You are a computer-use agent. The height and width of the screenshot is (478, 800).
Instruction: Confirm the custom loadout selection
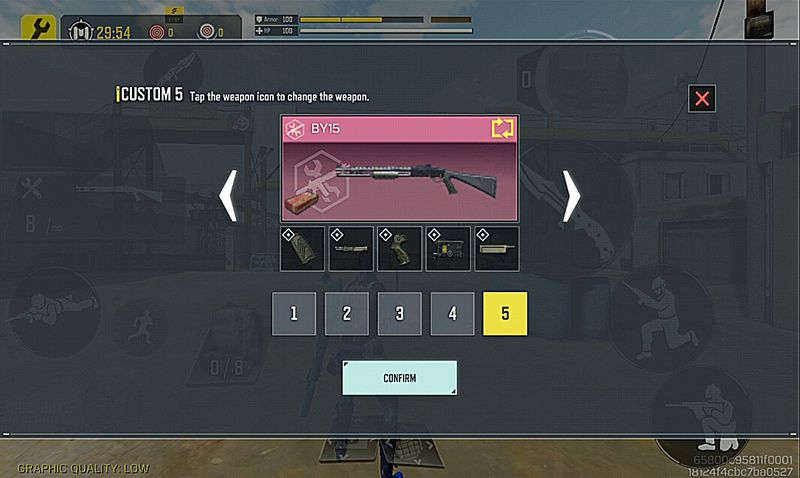(x=399, y=378)
